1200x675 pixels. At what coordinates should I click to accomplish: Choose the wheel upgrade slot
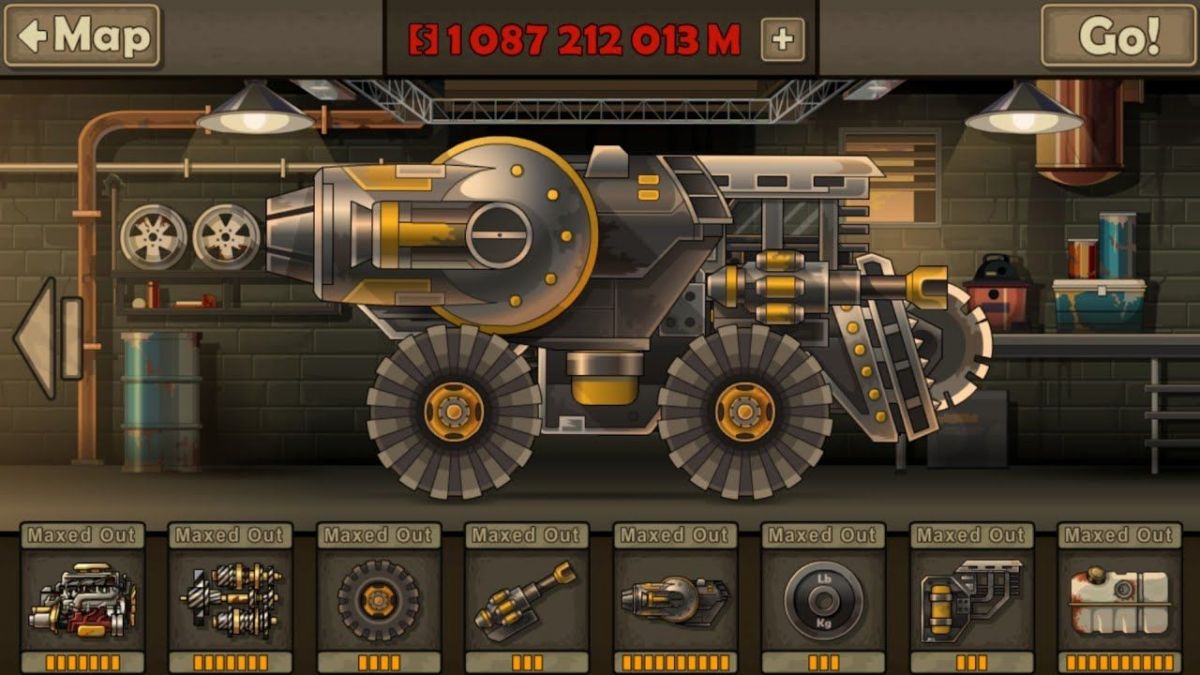click(379, 599)
